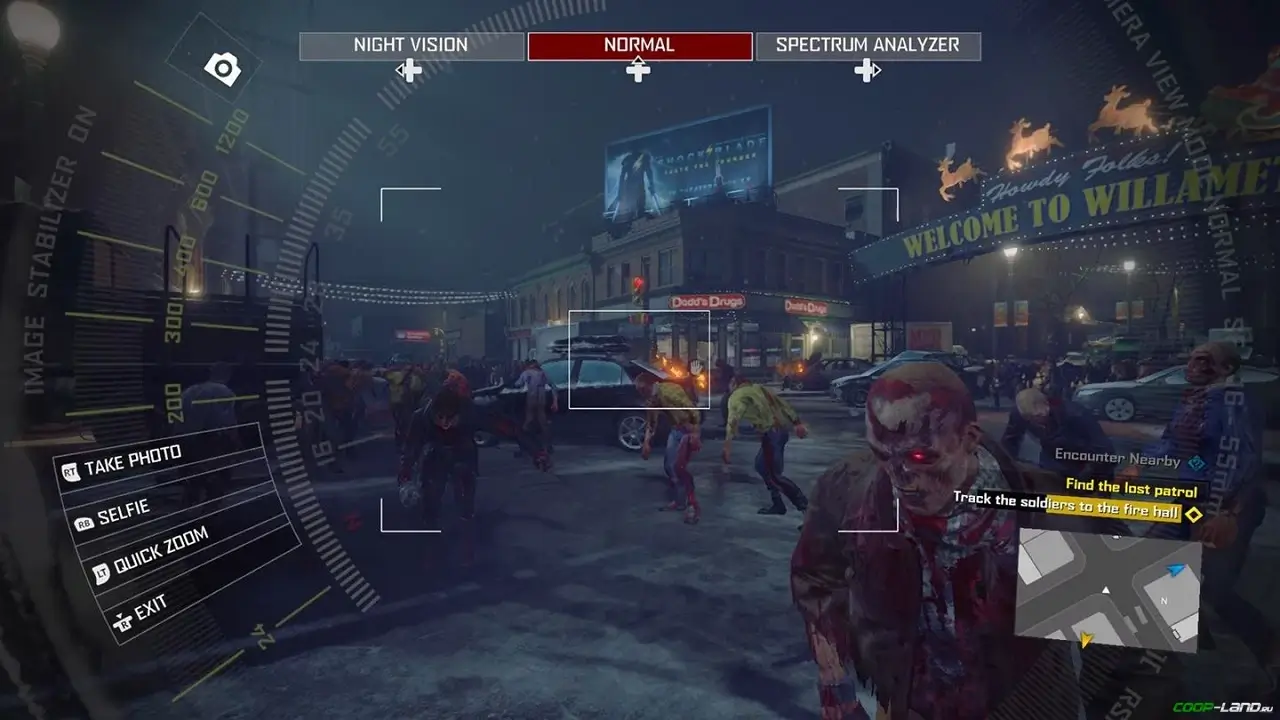The width and height of the screenshot is (1280, 720).
Task: Switch to Spectrum Analyzer filter
Action: (x=866, y=45)
